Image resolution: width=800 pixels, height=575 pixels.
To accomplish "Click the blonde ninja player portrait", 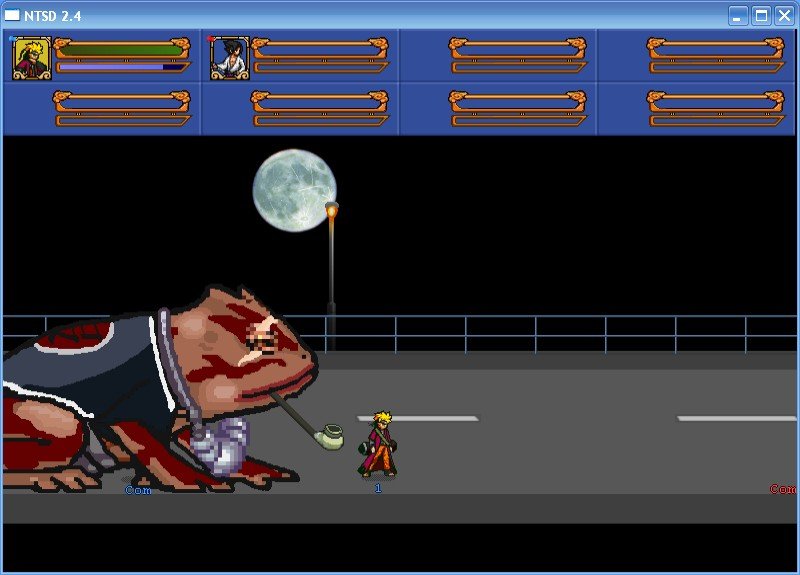I will click(31, 57).
